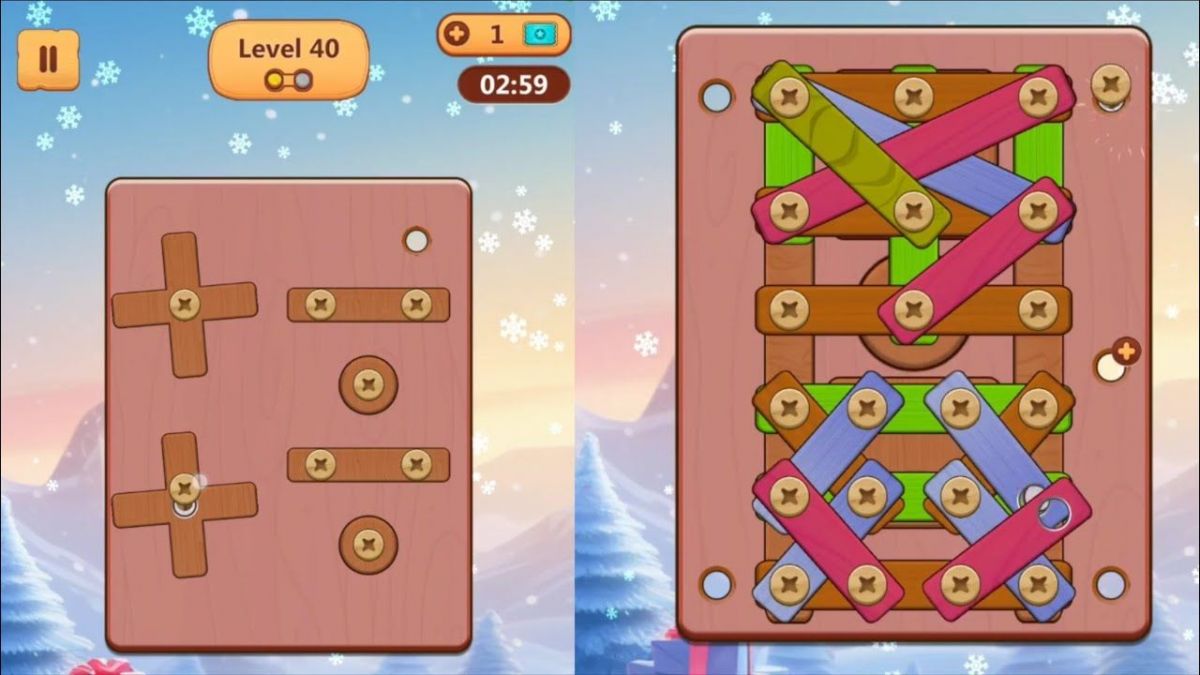
Task: Select the screw on the upper cross-shaped plank
Action: [184, 304]
